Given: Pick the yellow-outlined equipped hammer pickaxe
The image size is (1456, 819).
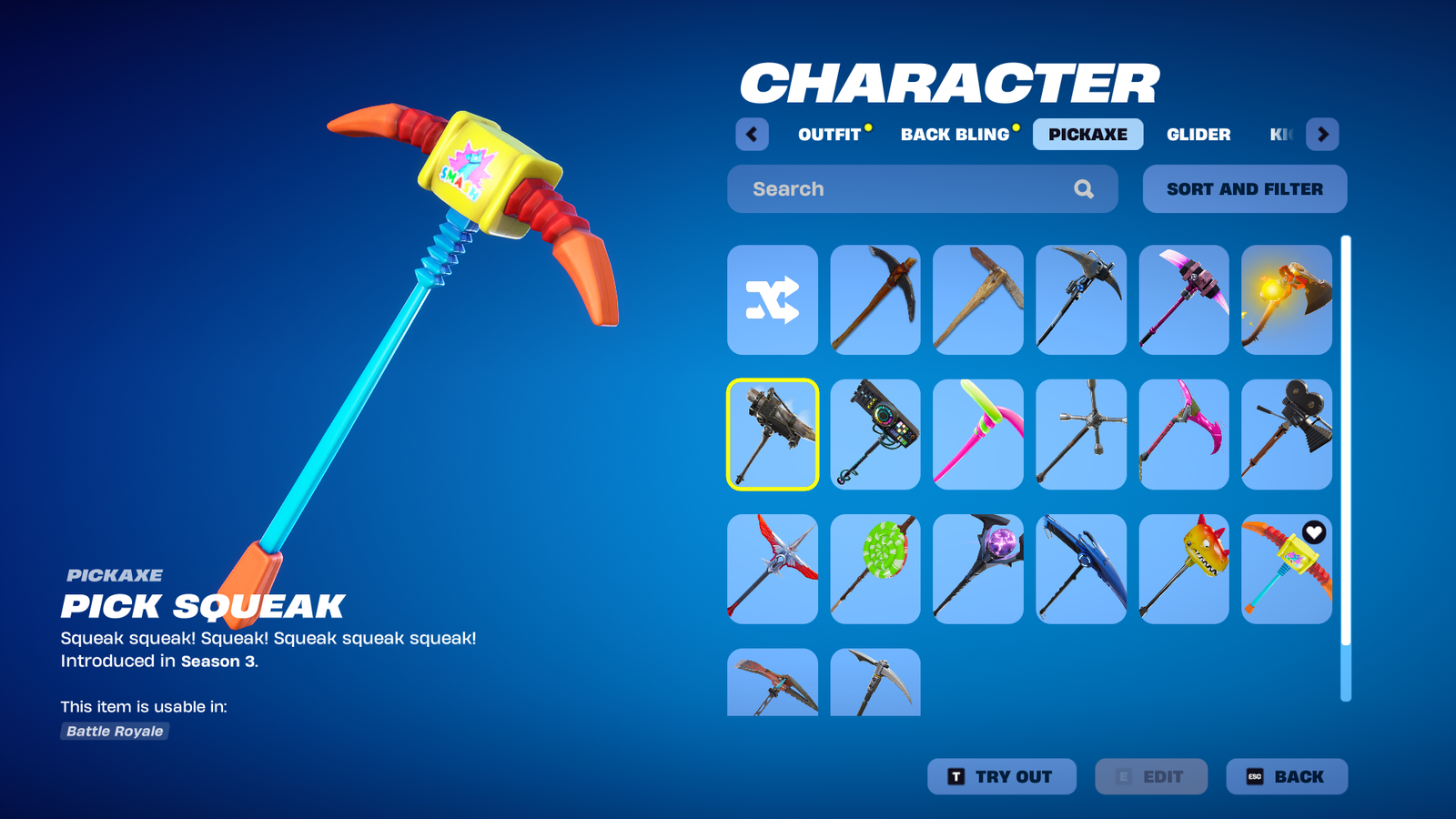Looking at the screenshot, I should (773, 434).
